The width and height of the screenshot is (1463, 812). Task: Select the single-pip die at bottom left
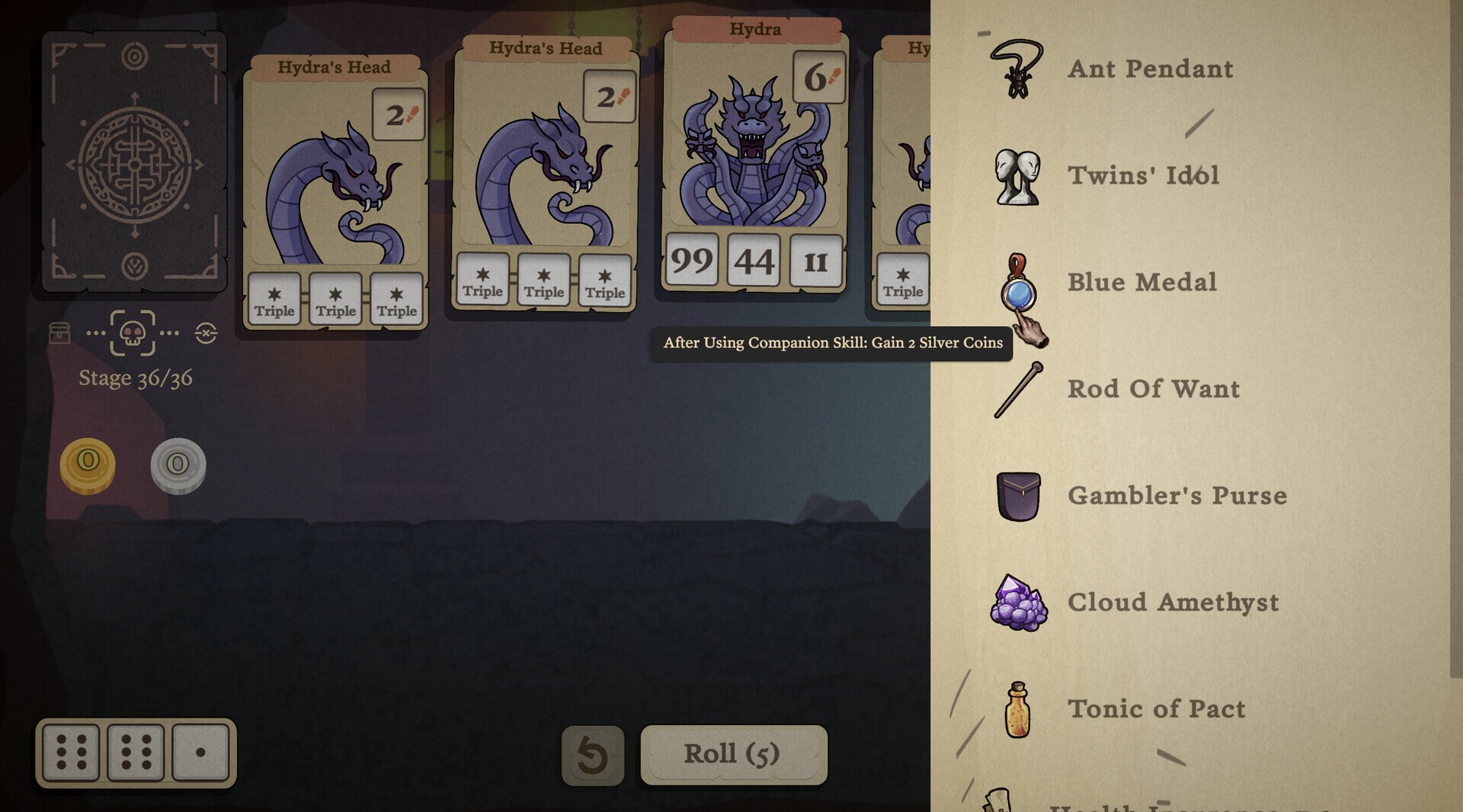click(200, 753)
